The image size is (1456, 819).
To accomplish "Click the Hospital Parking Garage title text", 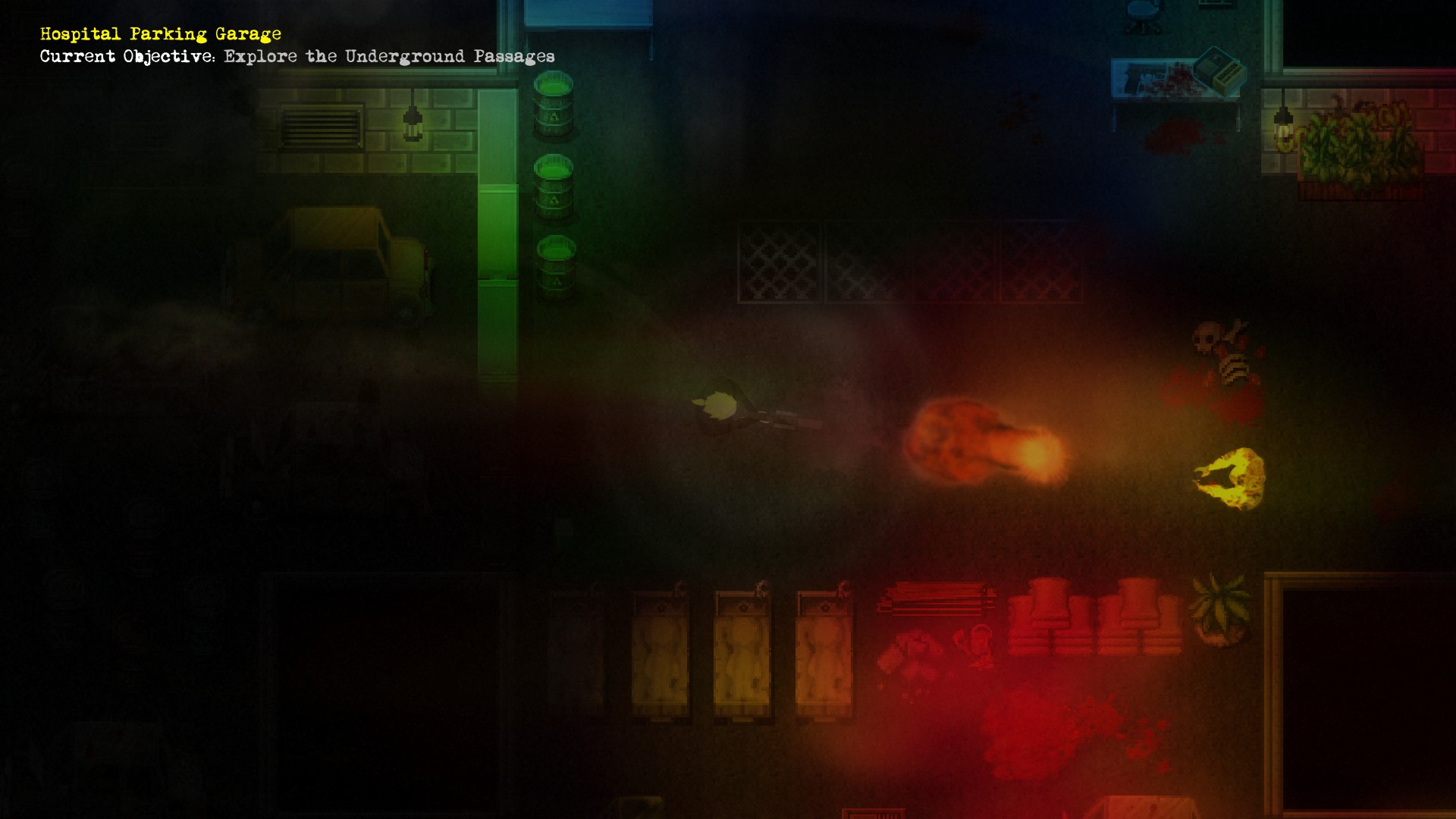I will coord(159,33).
